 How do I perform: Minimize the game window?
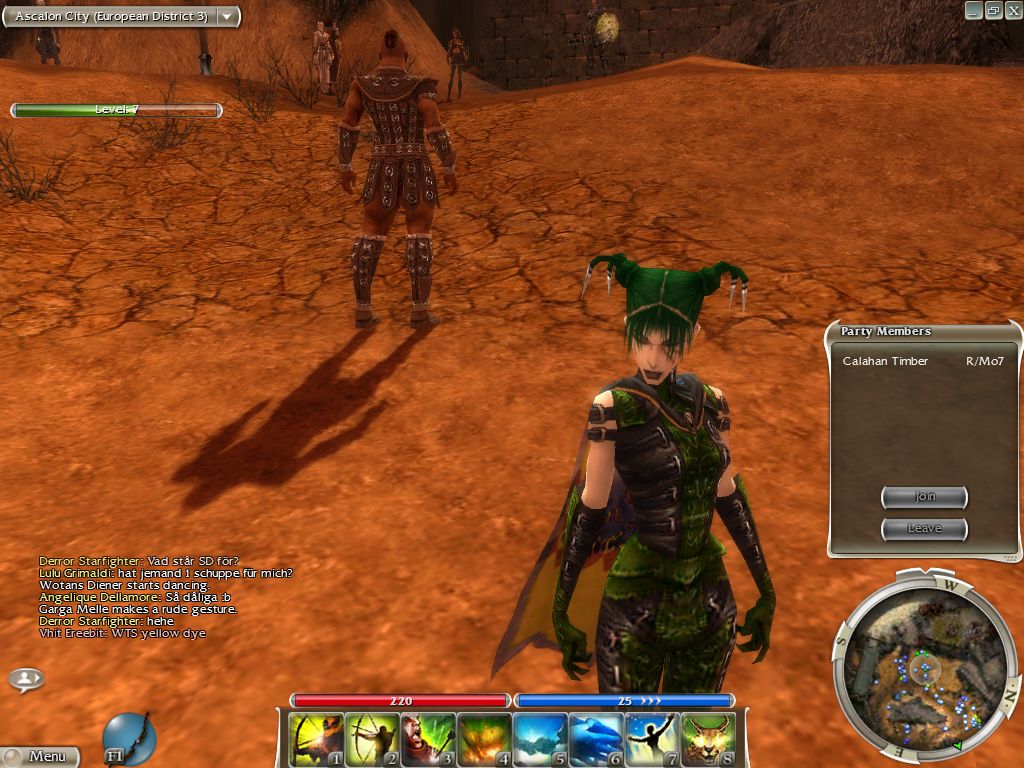[973, 10]
